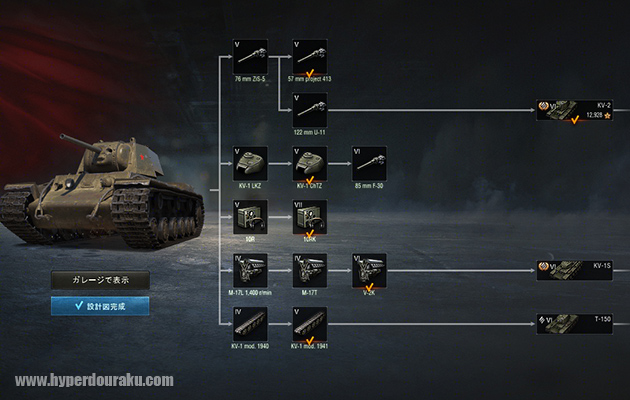
Task: Choose the KV-1 ChTZ turret module
Action: (310, 163)
